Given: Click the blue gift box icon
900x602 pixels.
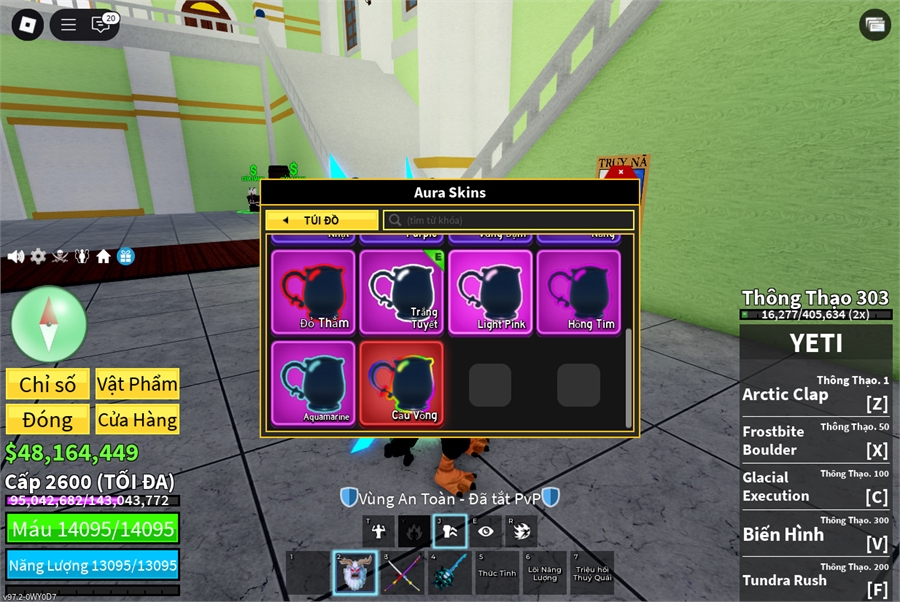Looking at the screenshot, I should point(125,257).
